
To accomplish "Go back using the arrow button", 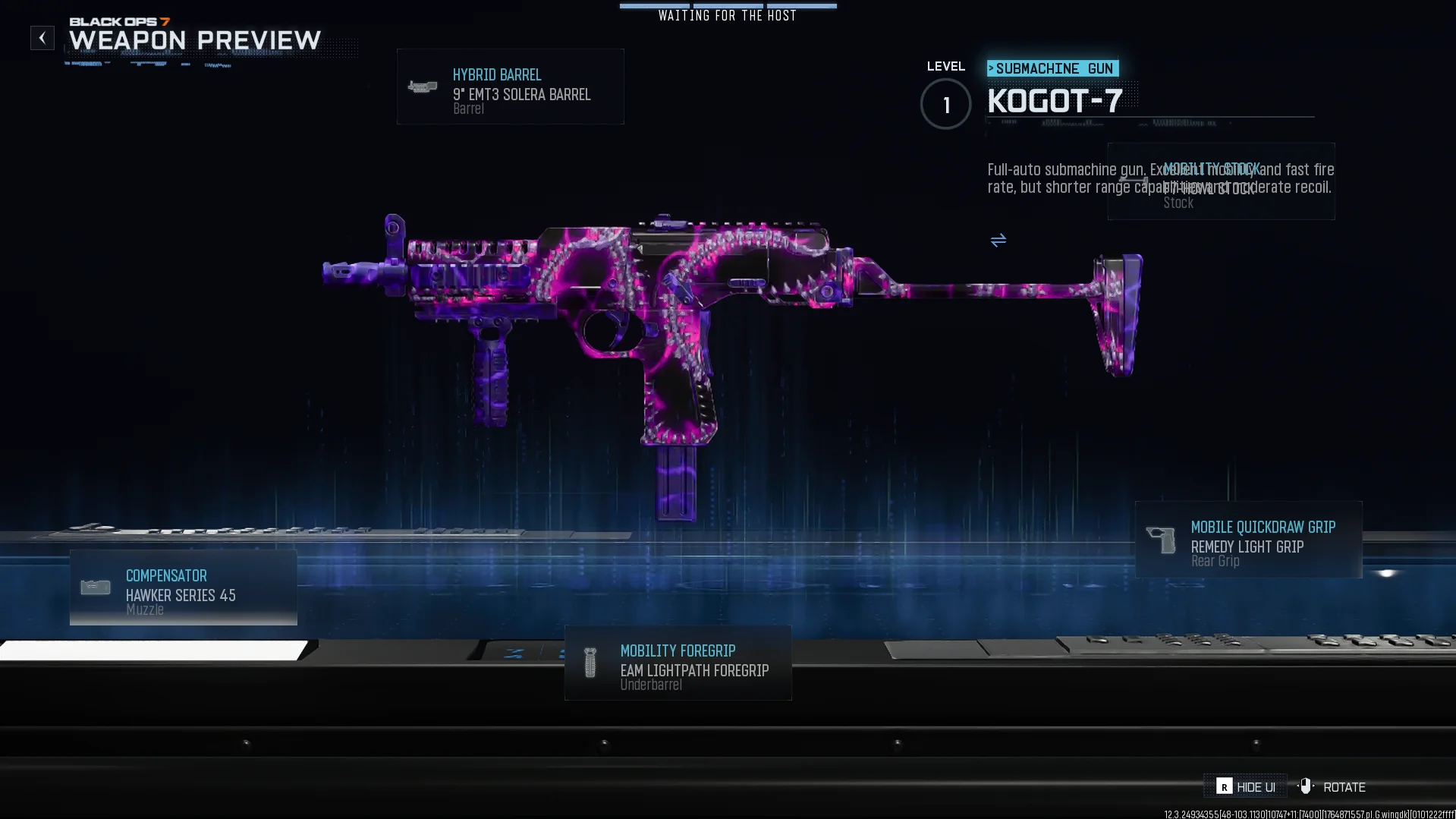I will click(42, 38).
